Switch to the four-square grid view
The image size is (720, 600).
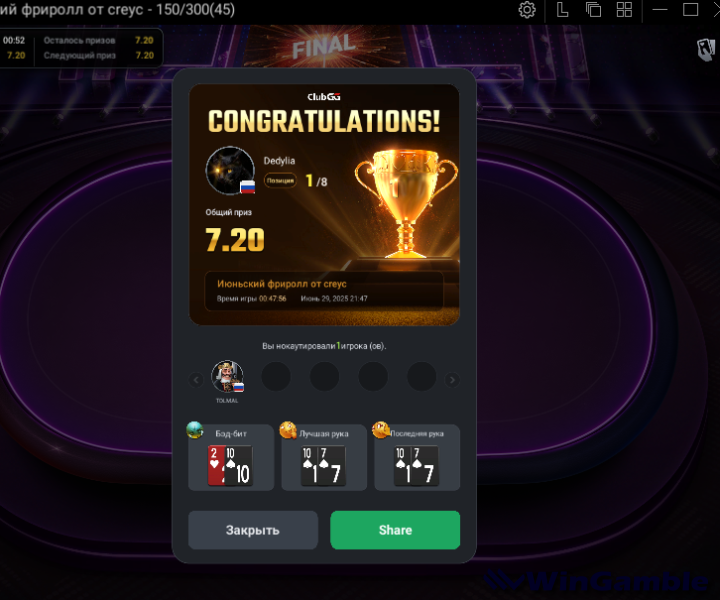[x=625, y=10]
